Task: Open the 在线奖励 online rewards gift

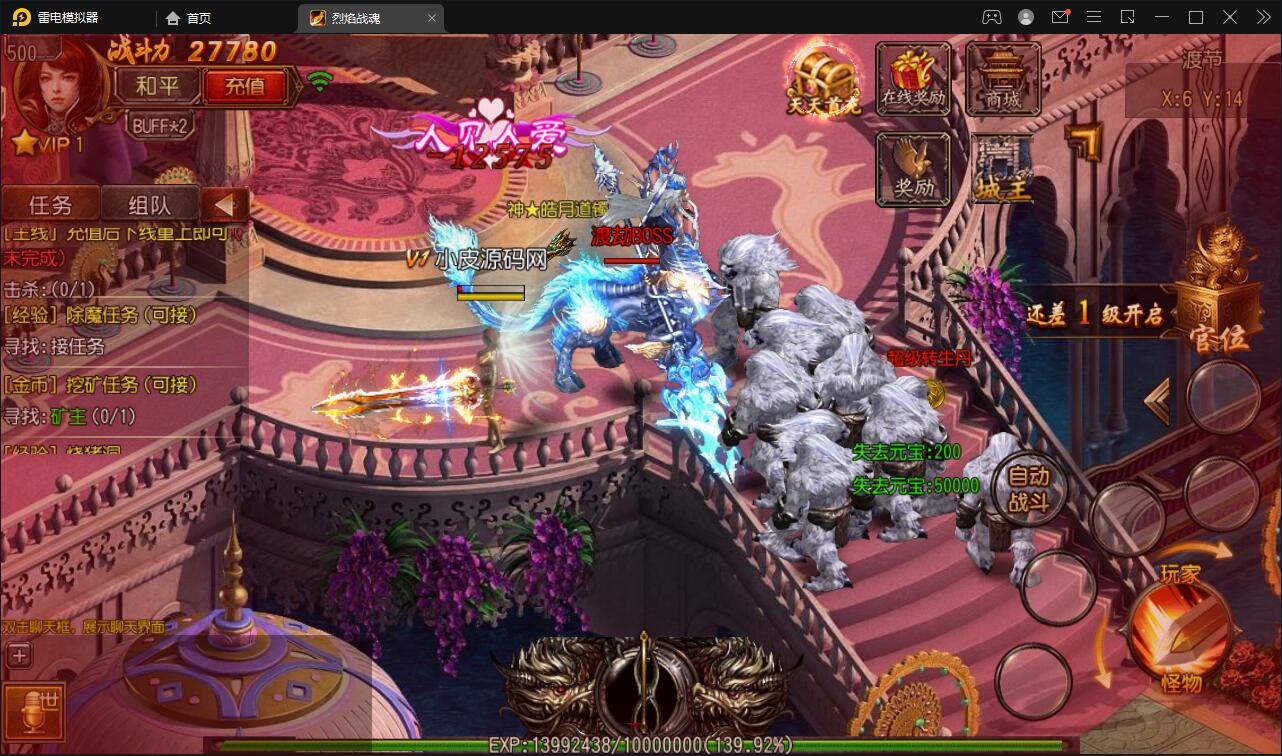Action: [x=912, y=77]
